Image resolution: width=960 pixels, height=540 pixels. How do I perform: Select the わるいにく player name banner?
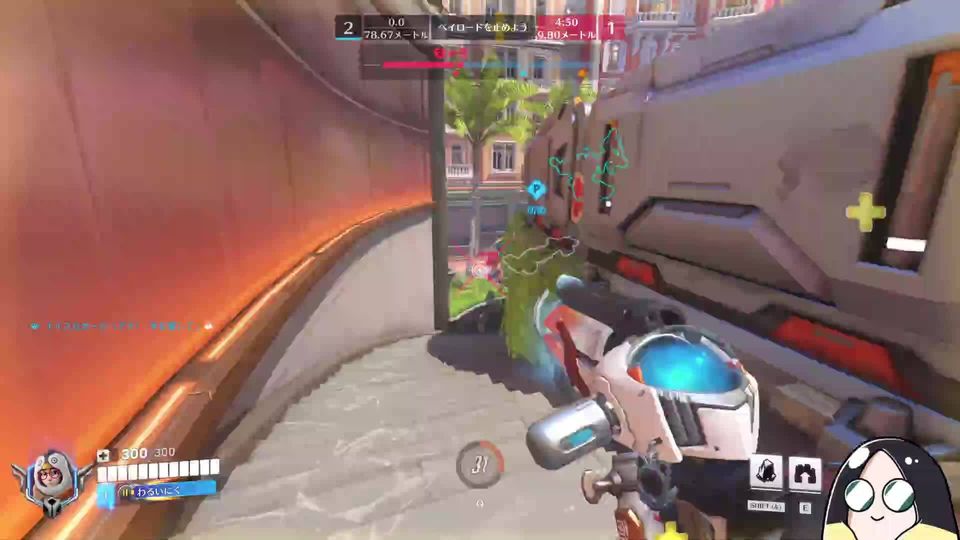click(x=158, y=491)
